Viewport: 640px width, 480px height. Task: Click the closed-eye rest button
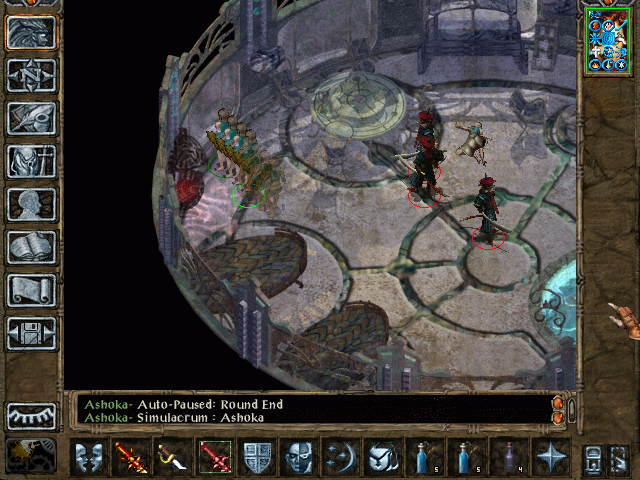pos(32,416)
